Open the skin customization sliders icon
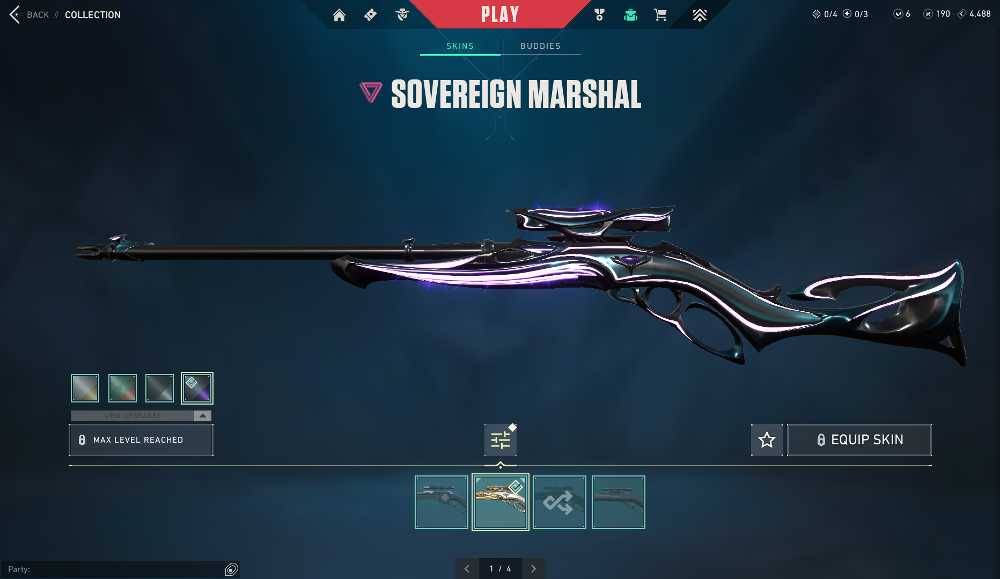The height and width of the screenshot is (579, 1000). click(x=500, y=440)
